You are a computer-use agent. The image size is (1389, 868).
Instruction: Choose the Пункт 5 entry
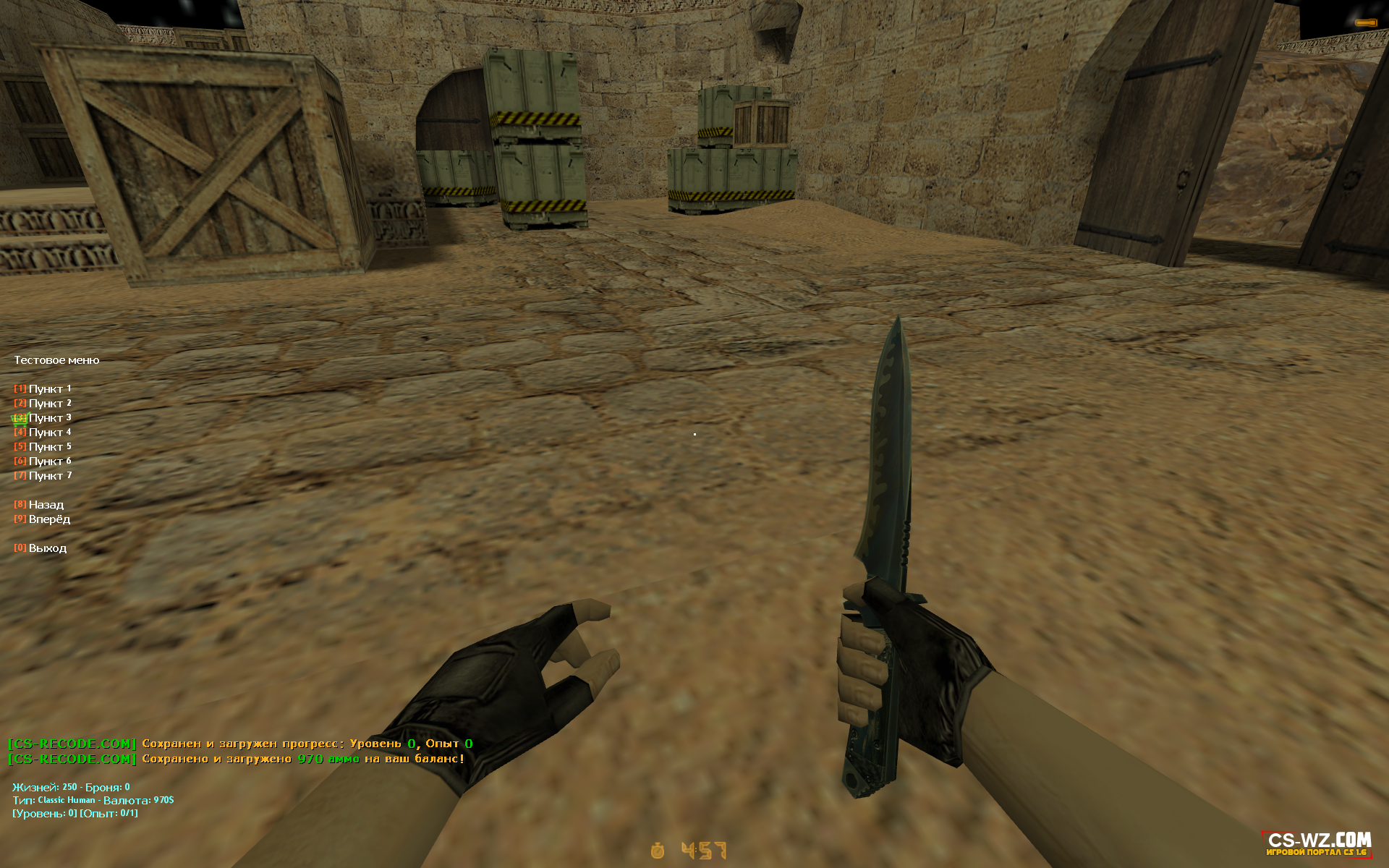click(45, 447)
